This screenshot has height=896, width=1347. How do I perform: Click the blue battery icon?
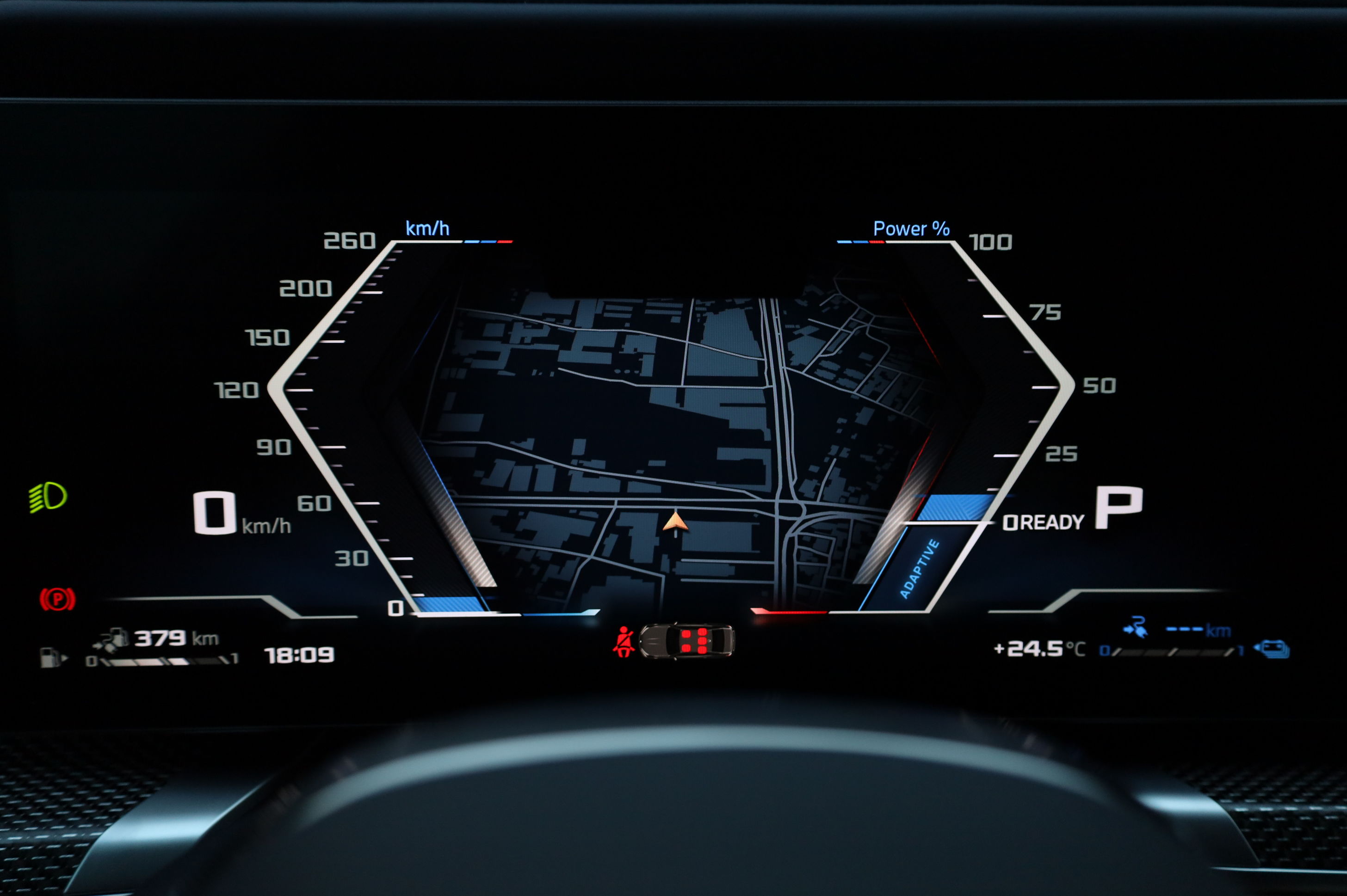[x=1272, y=649]
